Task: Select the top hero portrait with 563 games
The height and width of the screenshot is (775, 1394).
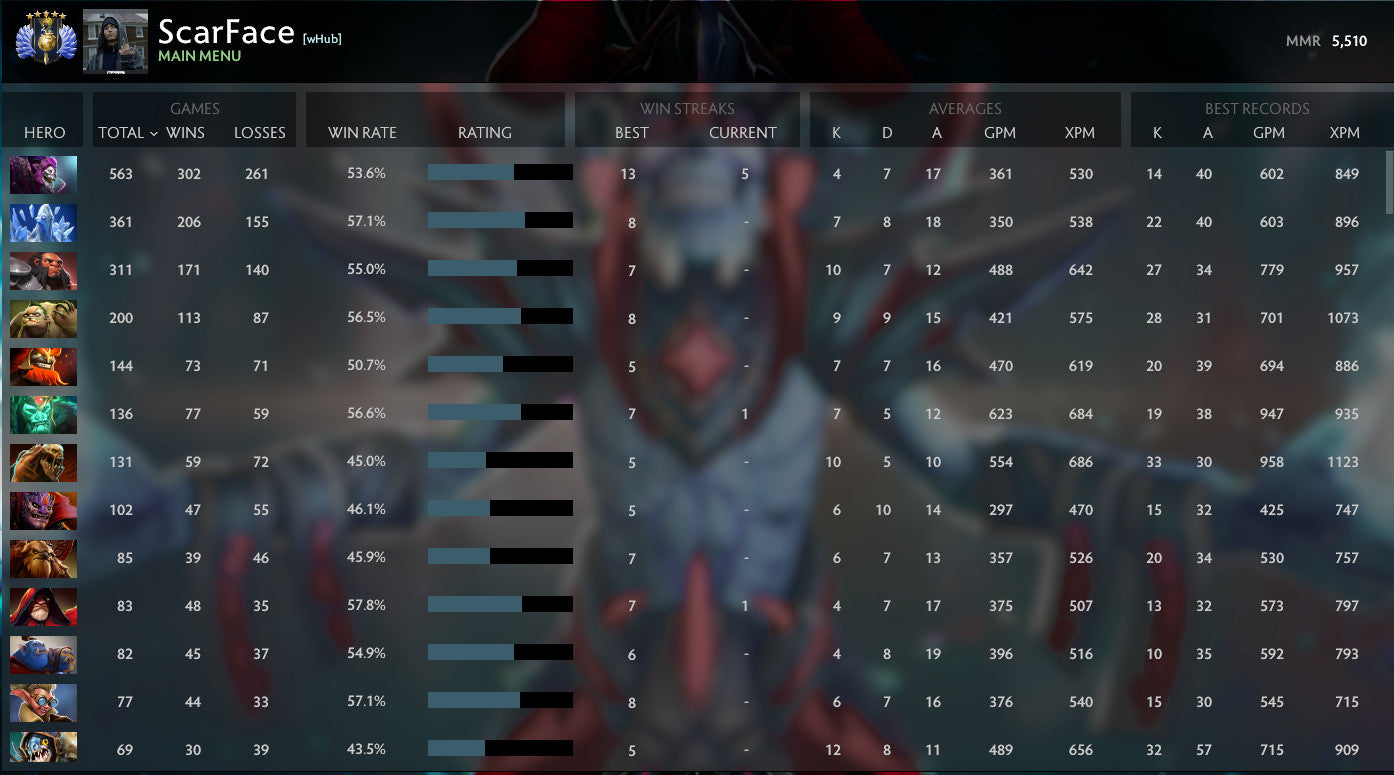Action: [x=43, y=174]
